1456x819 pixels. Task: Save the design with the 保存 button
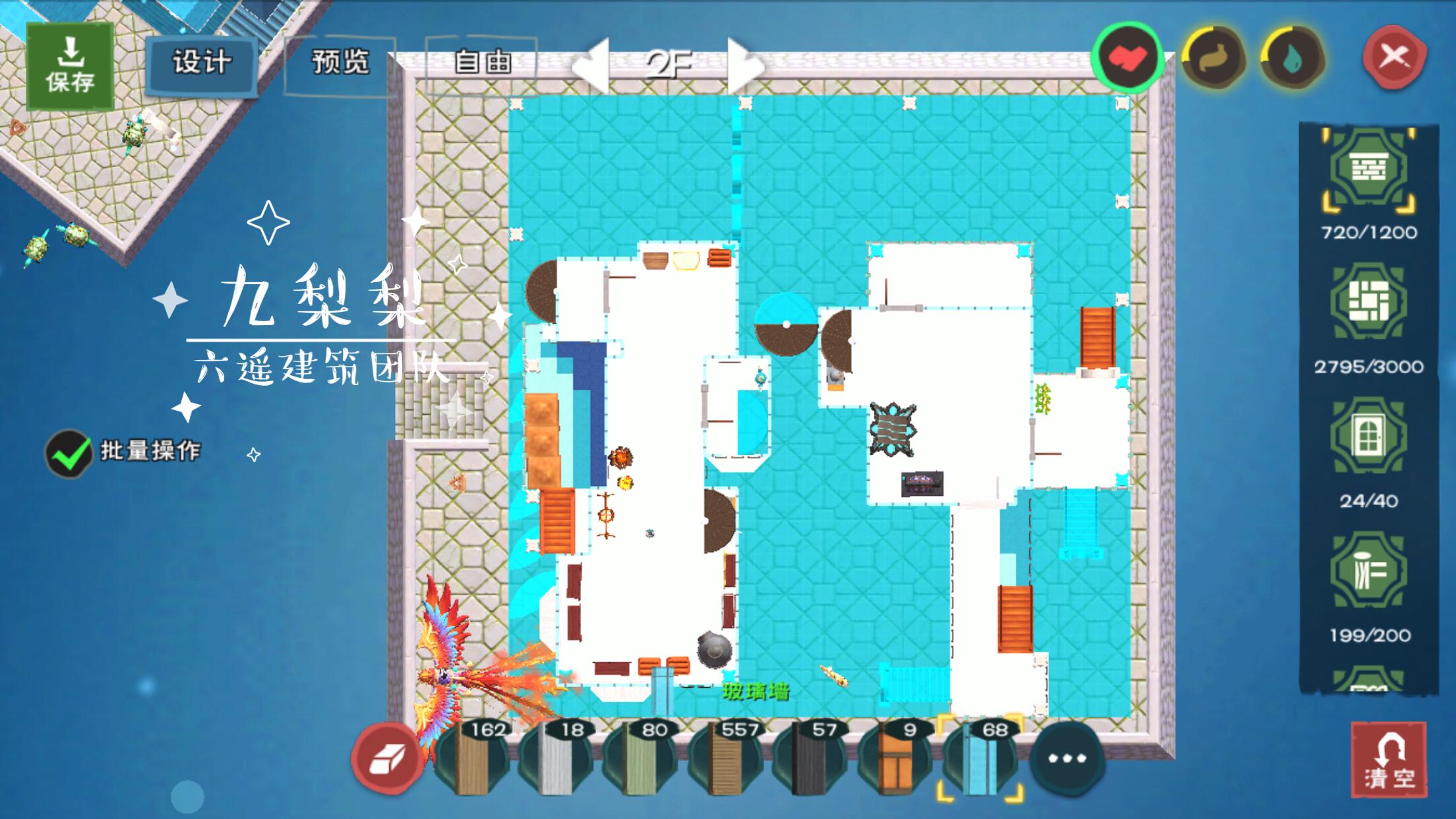coord(70,66)
